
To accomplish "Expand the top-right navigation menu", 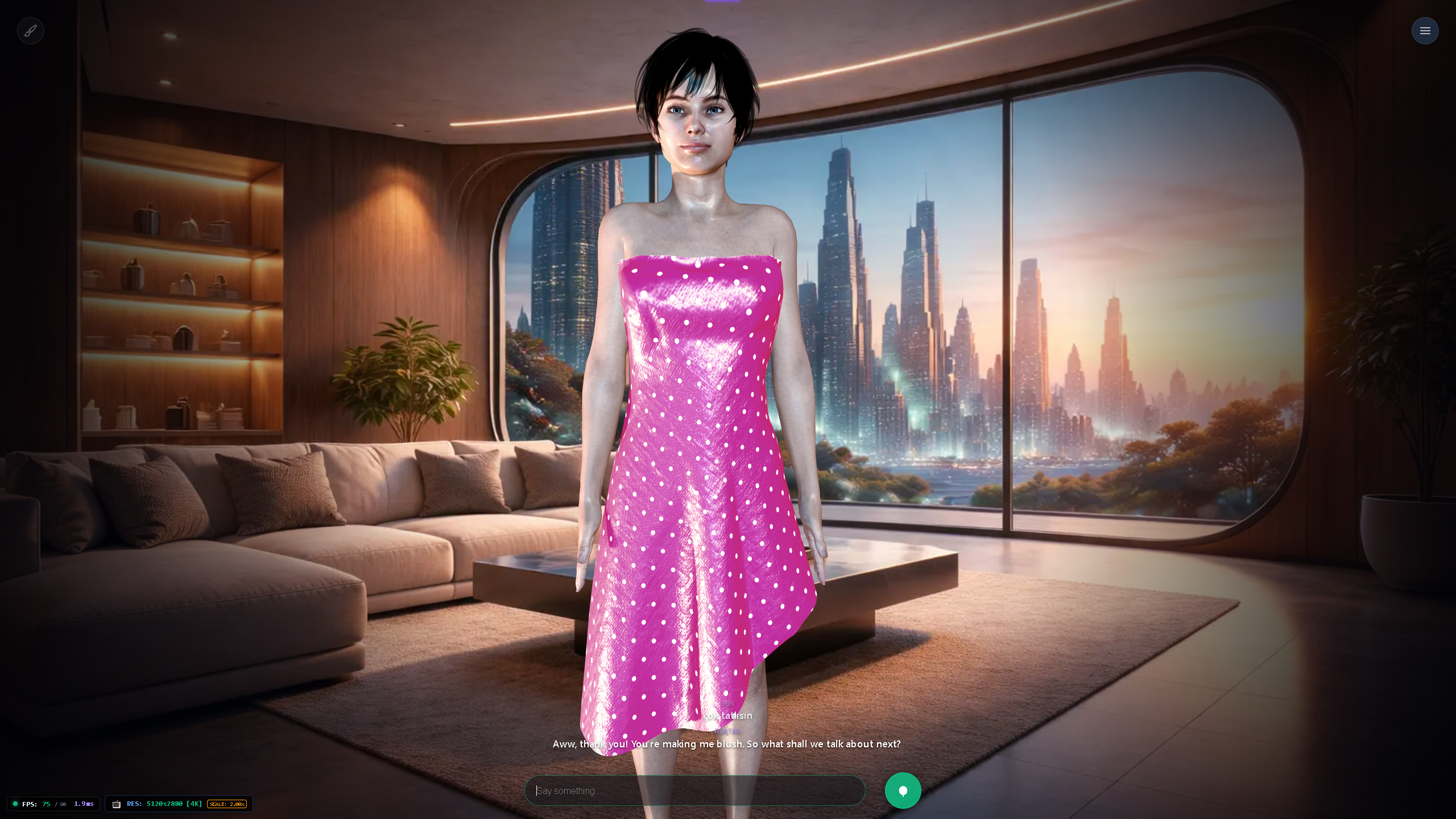I will (1425, 30).
